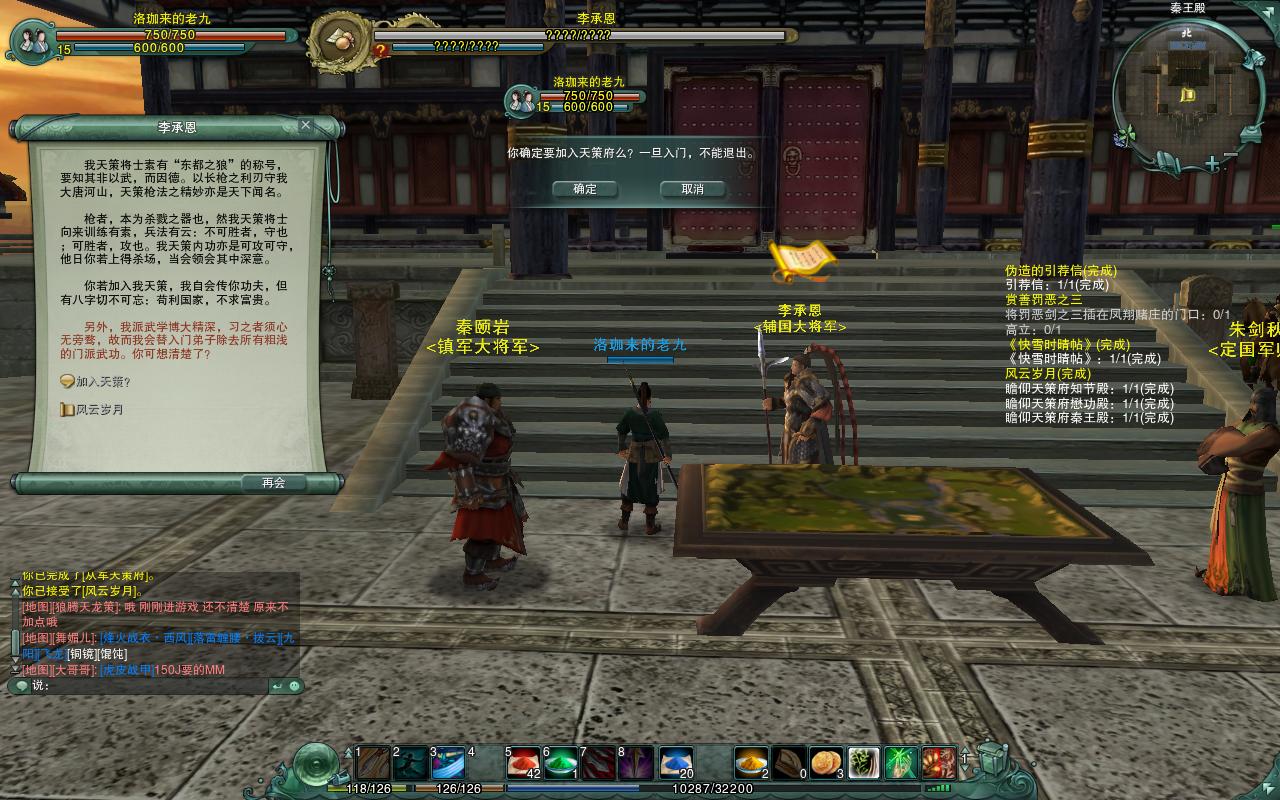Use the orange powder bowl item
Viewport: 1280px width, 800px height.
click(x=751, y=763)
